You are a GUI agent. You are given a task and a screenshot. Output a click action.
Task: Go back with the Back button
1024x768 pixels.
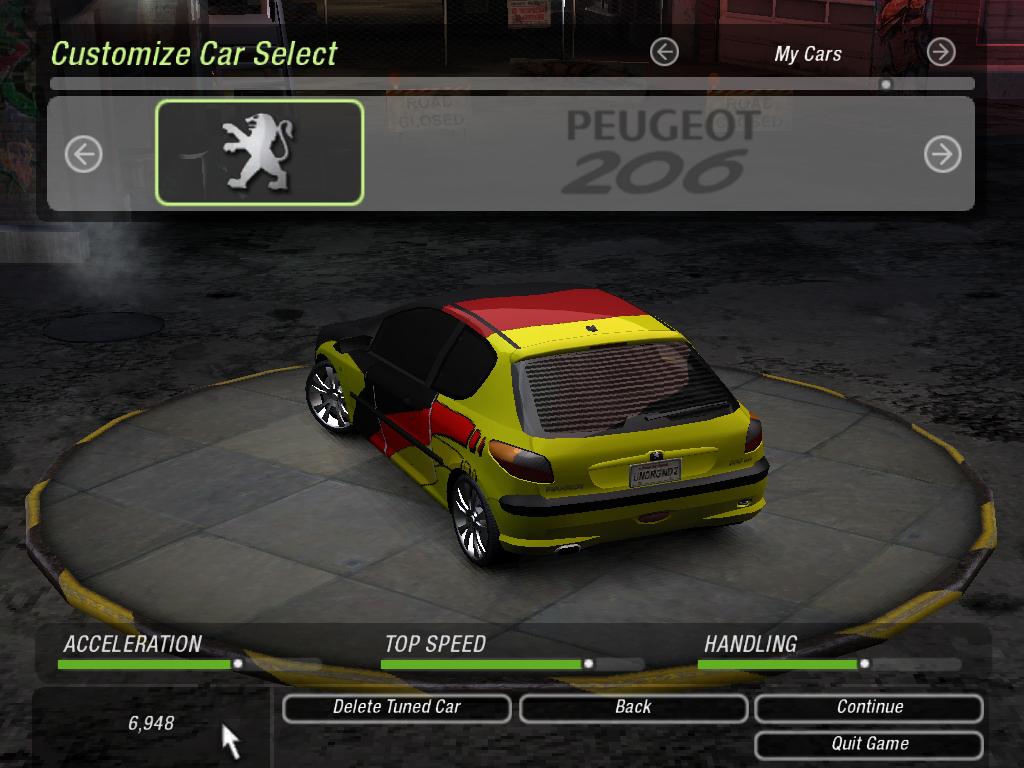pyautogui.click(x=633, y=707)
